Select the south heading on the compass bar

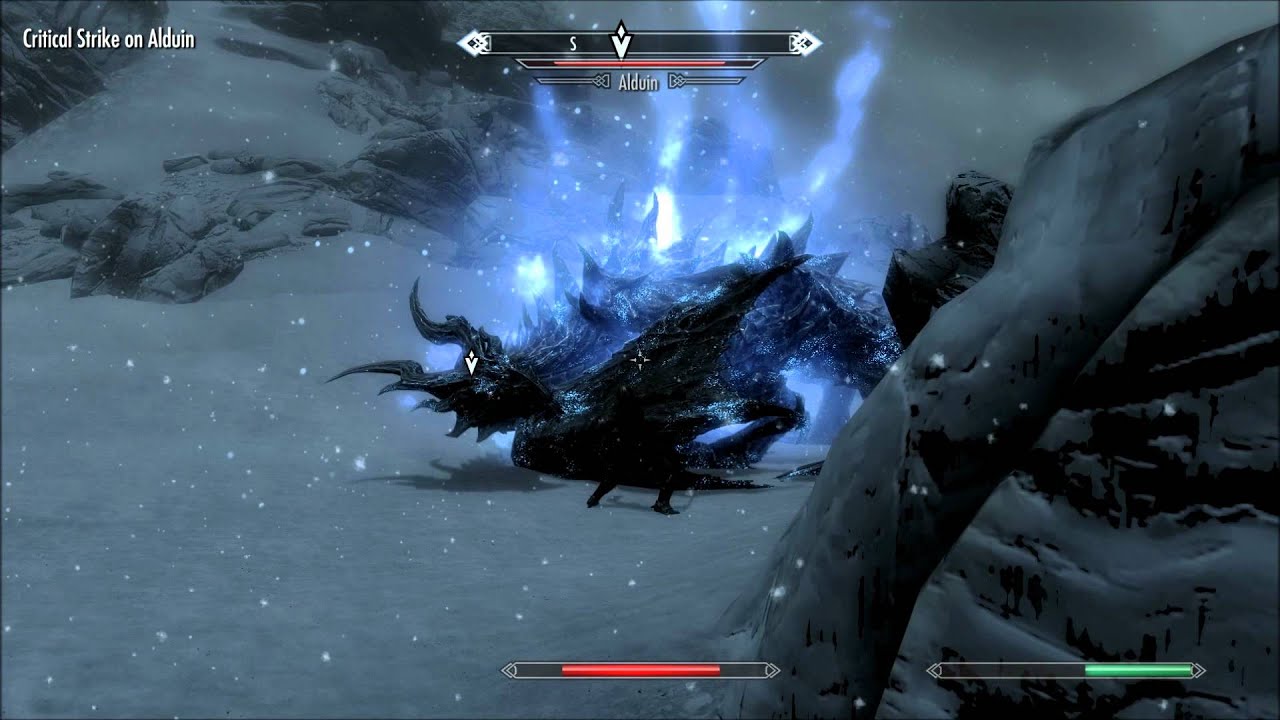click(x=573, y=44)
